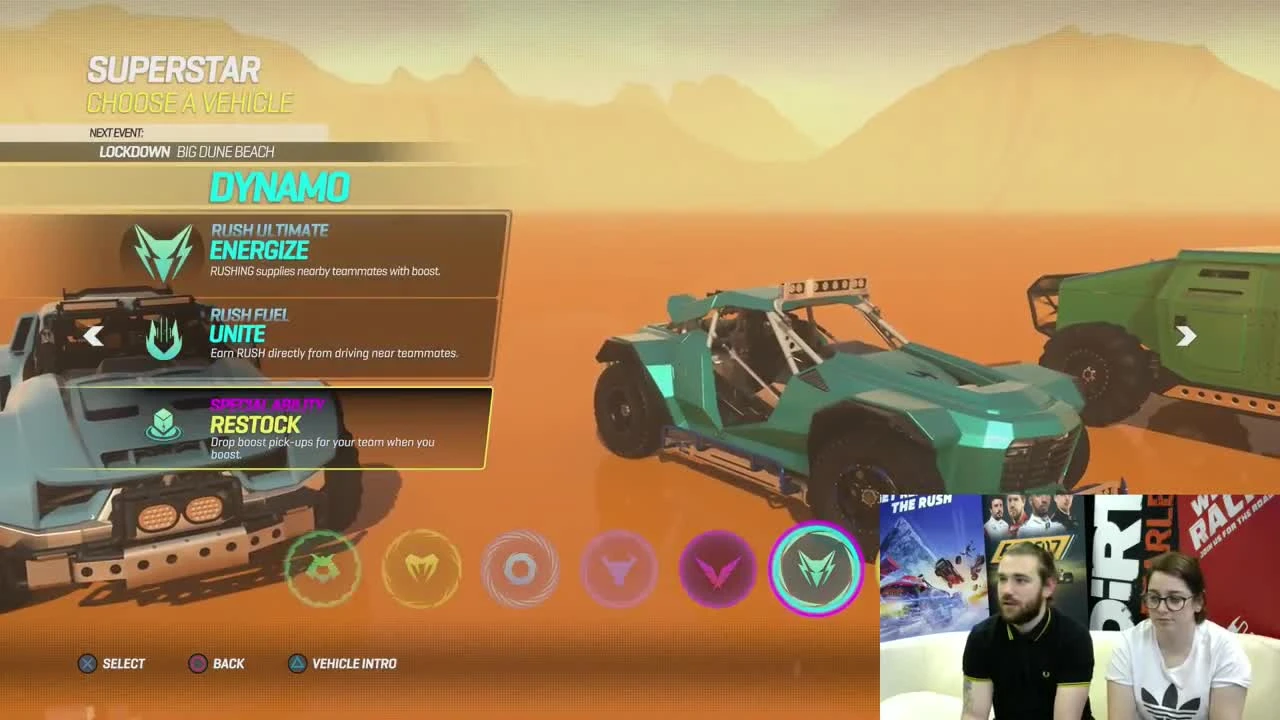
Task: Click the left arrow to view previous vehicle
Action: [94, 336]
